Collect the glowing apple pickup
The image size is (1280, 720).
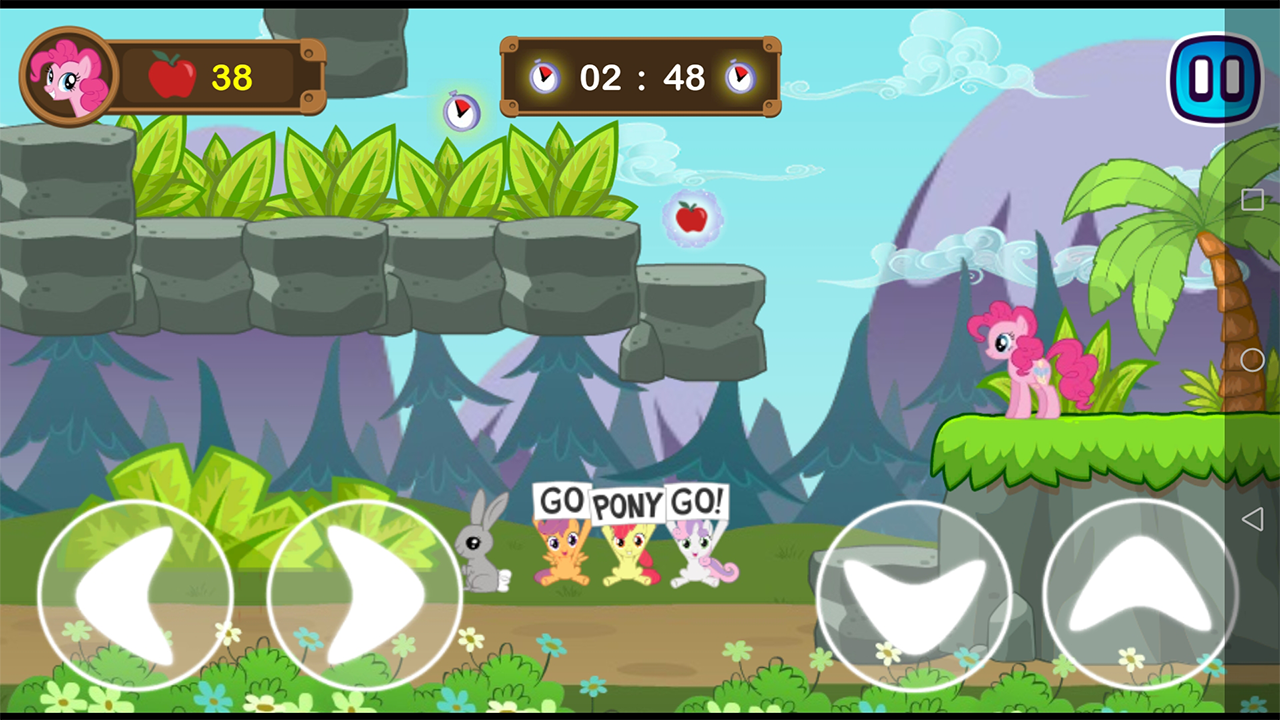(x=693, y=219)
